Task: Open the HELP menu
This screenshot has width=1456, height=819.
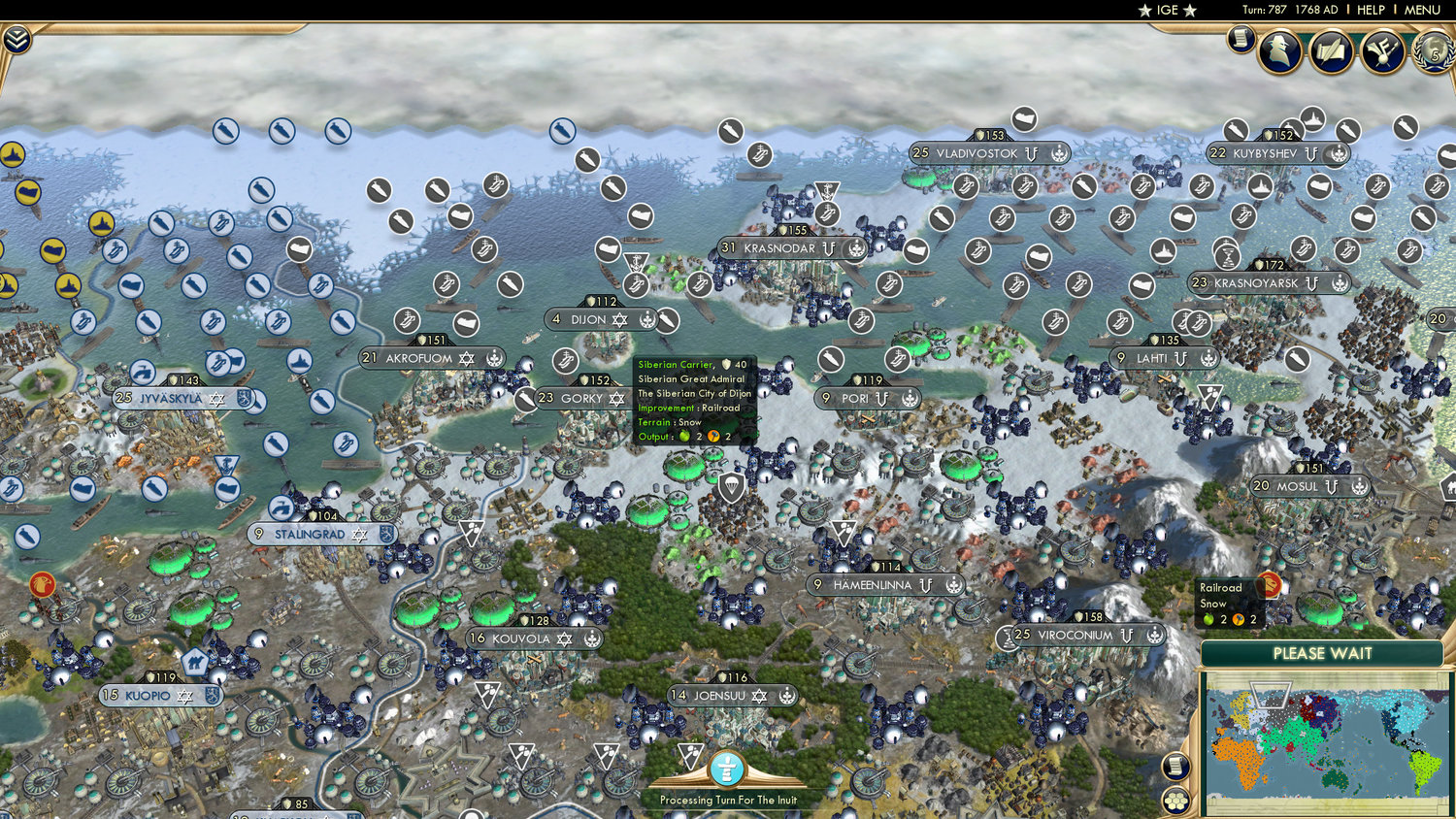Action: click(1373, 10)
